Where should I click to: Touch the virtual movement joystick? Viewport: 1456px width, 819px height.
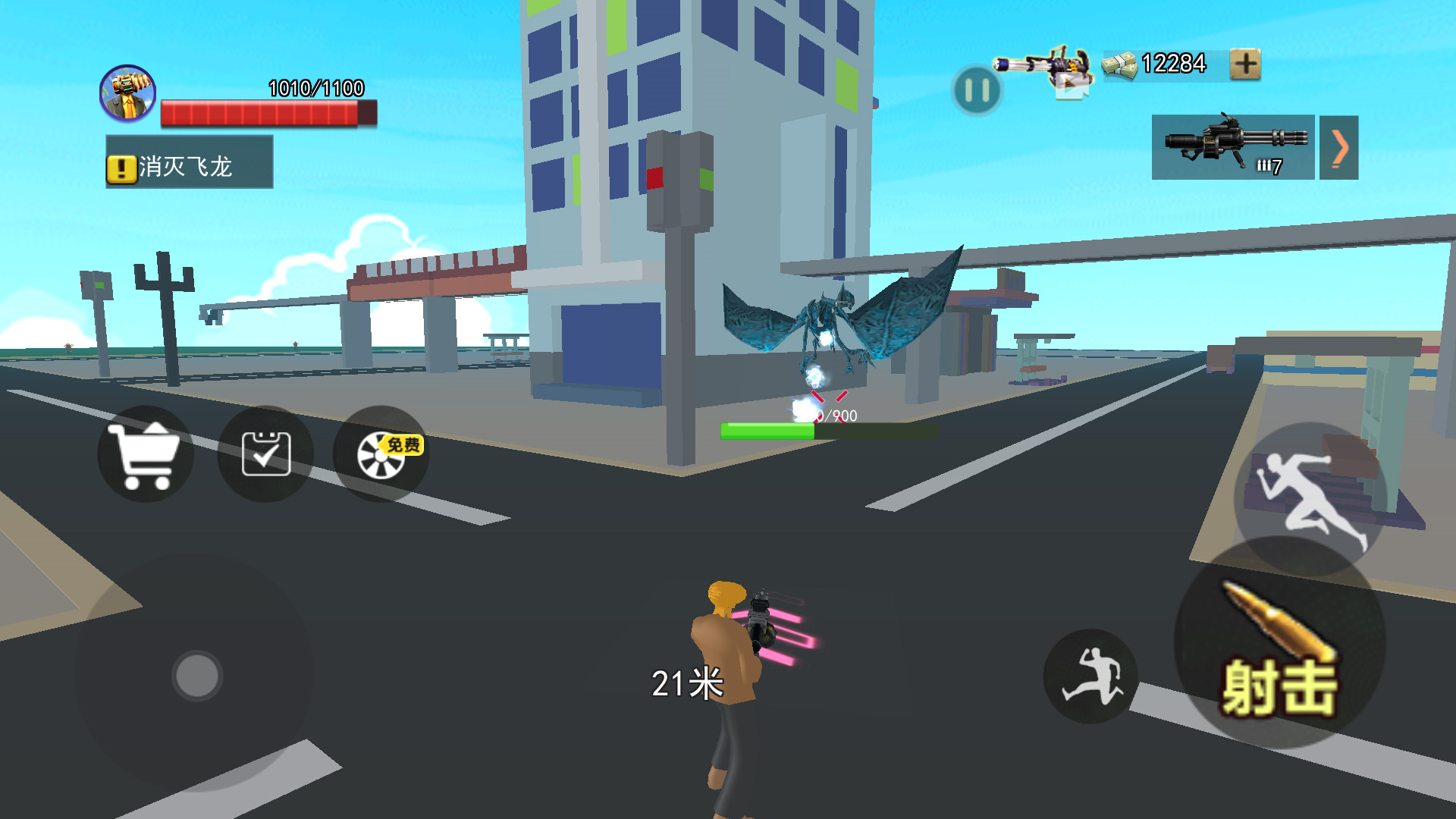click(197, 675)
